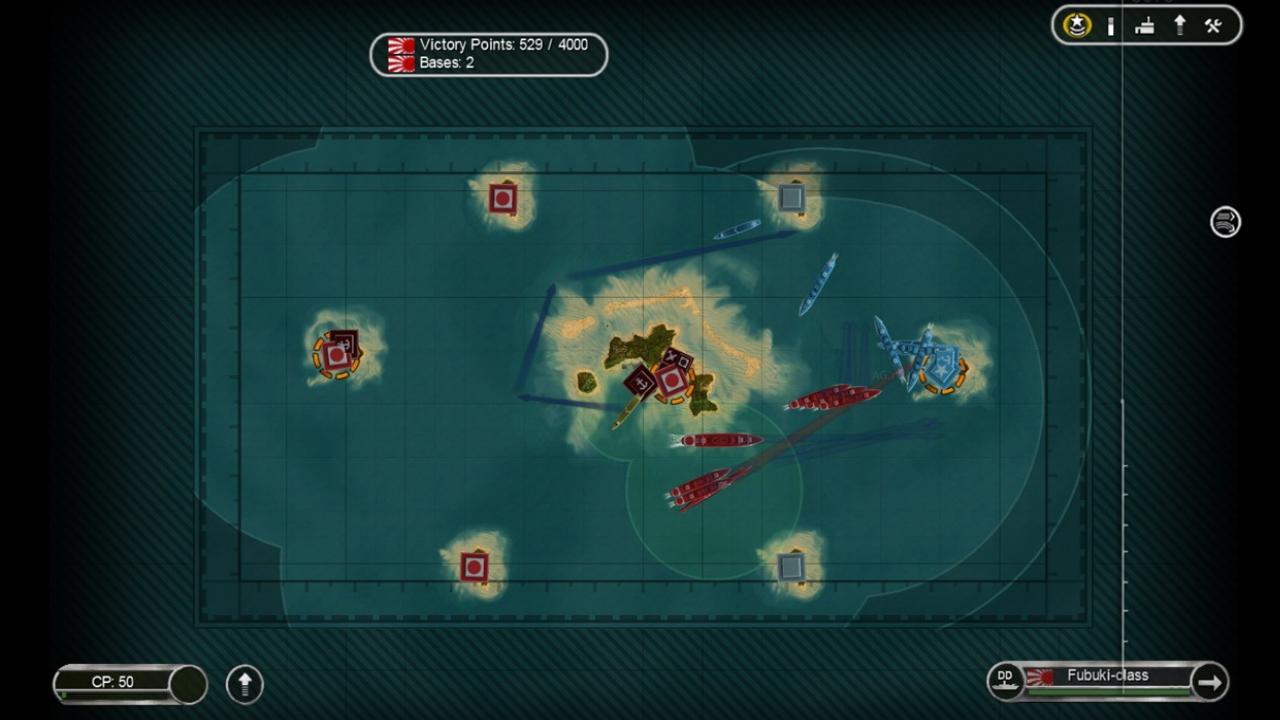This screenshot has height=720, width=1280.
Task: Toggle the reinforcement up-arrow near CP bar
Action: (244, 684)
